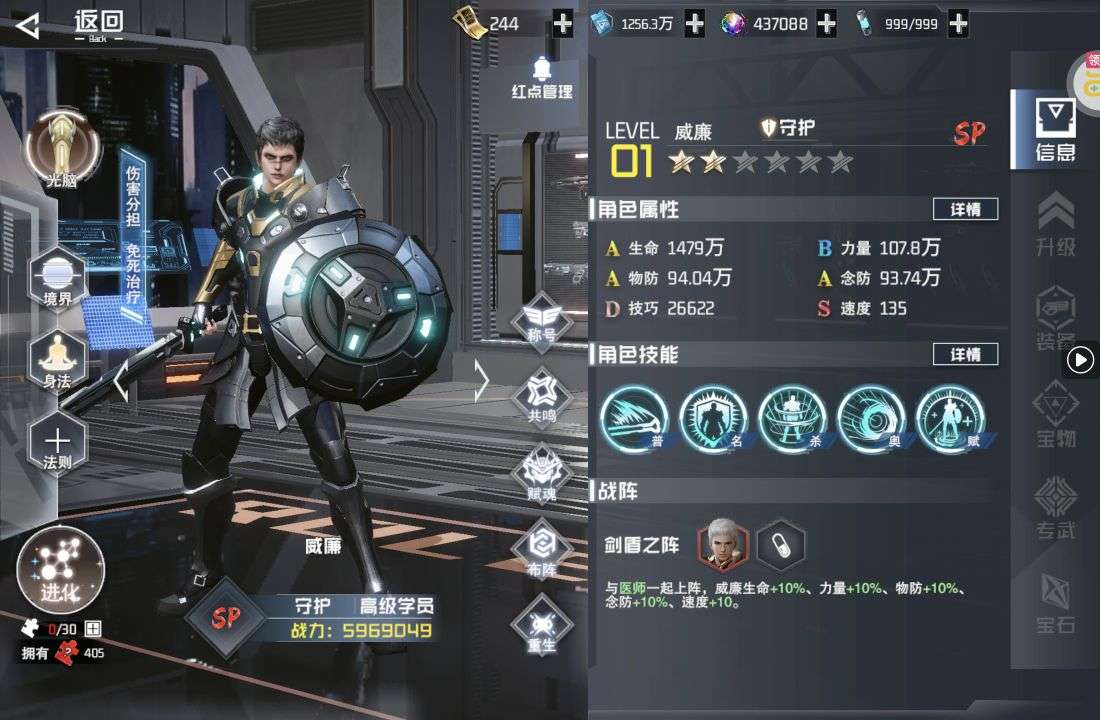Select the 奥 ultimate skill icon
This screenshot has height=720, width=1100.
[871, 418]
